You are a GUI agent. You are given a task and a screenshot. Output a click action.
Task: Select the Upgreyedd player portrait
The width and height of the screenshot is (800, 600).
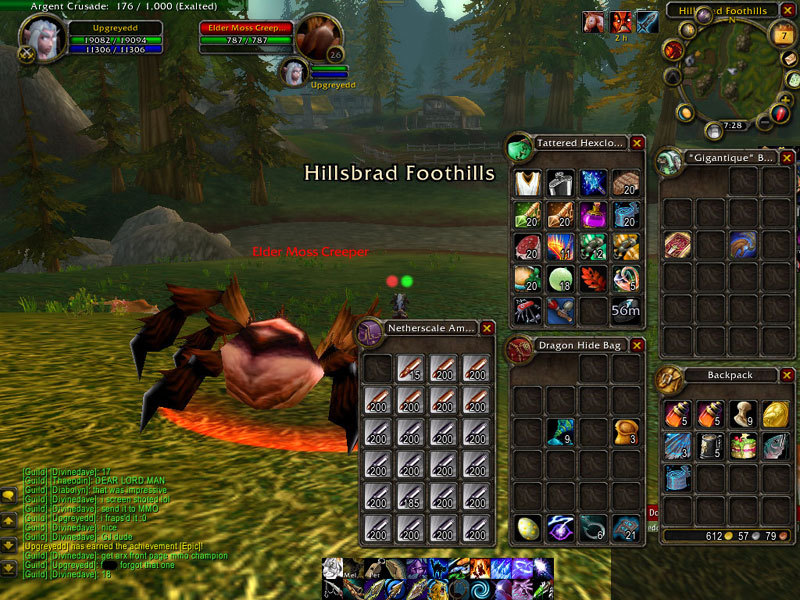pyautogui.click(x=44, y=38)
